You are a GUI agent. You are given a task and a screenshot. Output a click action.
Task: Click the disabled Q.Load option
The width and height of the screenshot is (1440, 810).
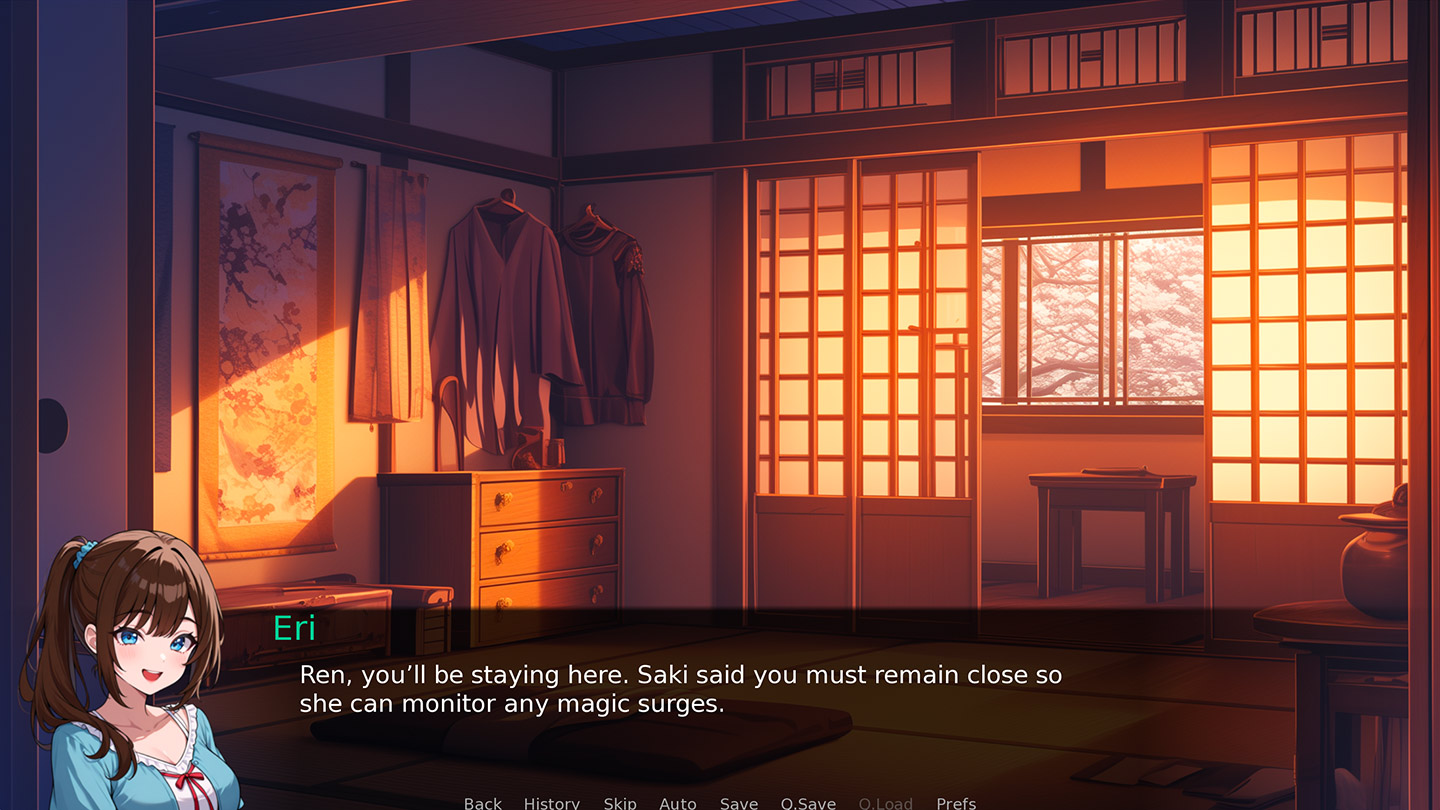point(884,803)
